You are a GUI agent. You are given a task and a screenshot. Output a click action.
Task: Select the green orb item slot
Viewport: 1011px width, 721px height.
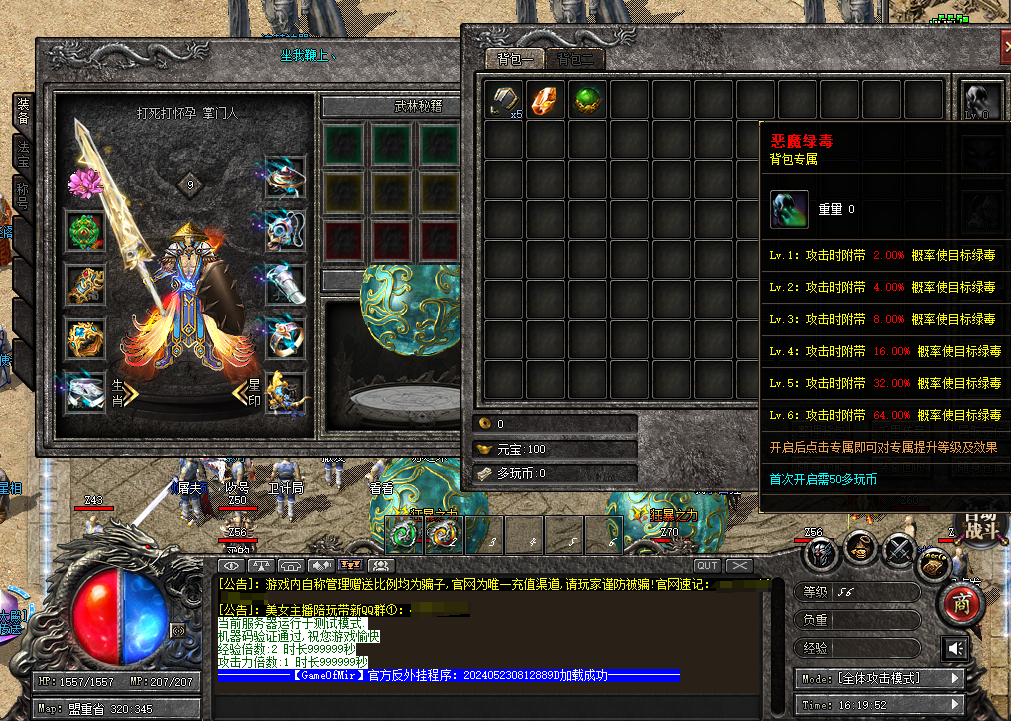click(588, 100)
